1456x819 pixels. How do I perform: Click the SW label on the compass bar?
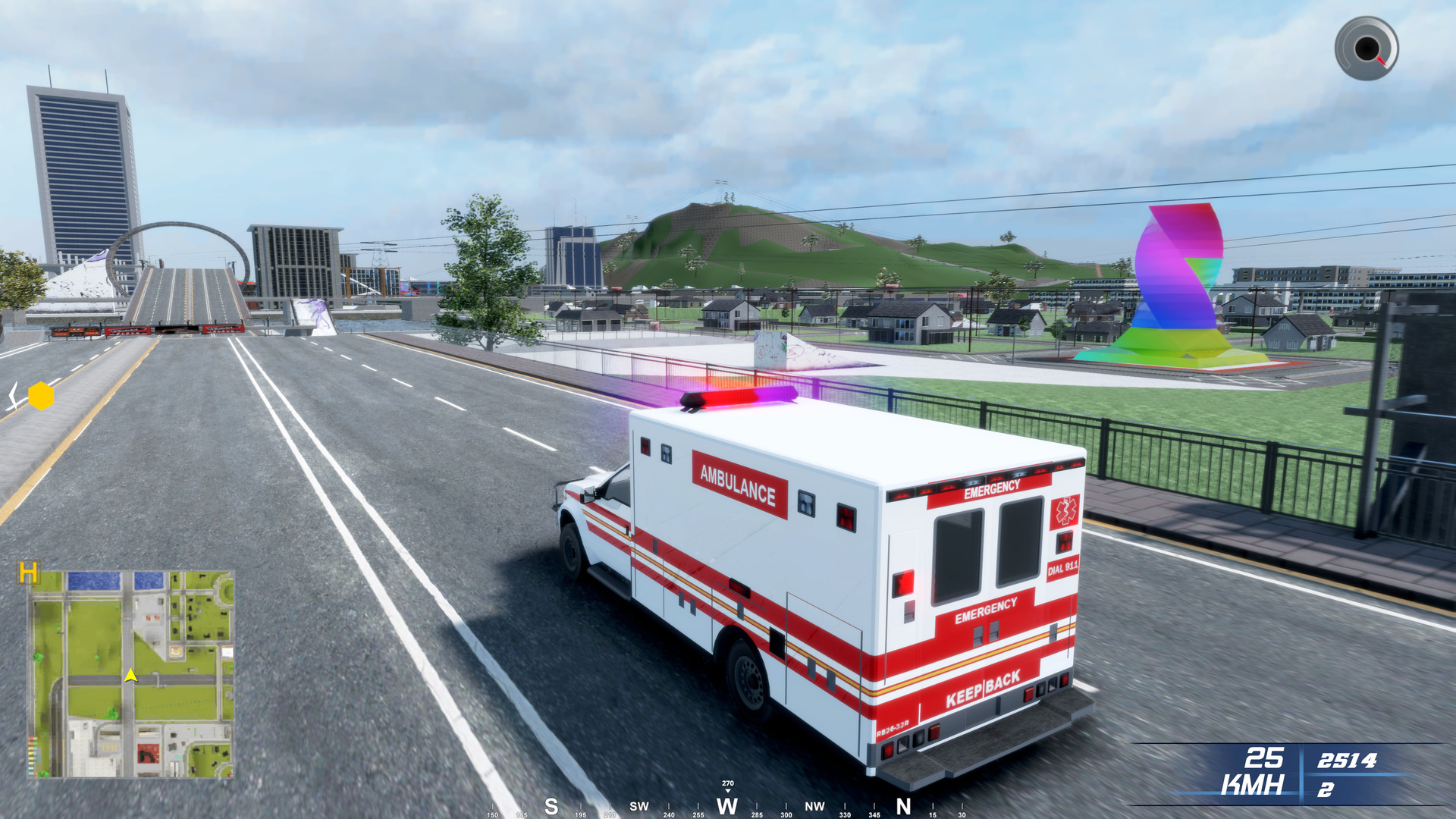tap(638, 807)
